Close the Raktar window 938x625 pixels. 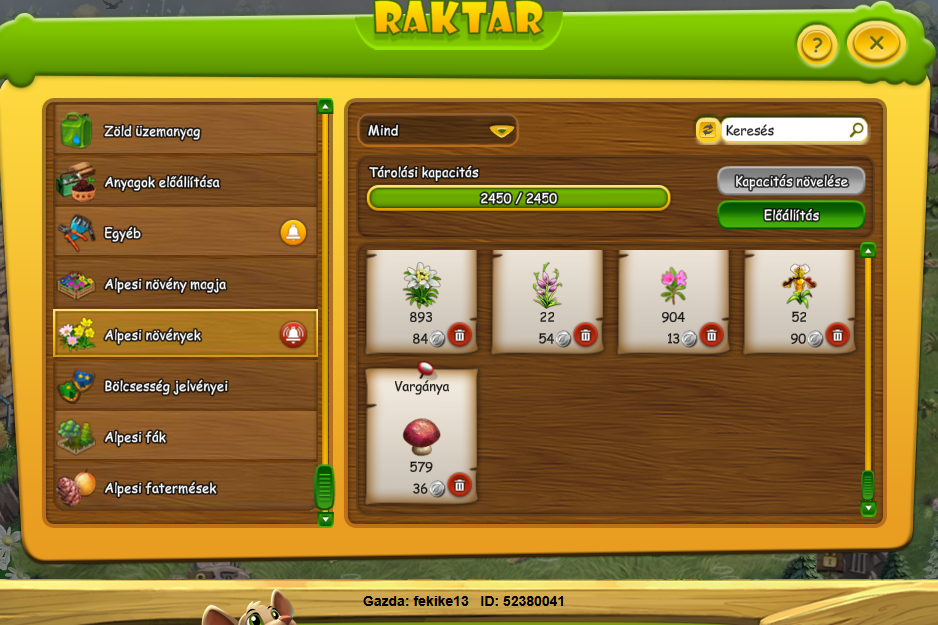pyautogui.click(x=876, y=43)
